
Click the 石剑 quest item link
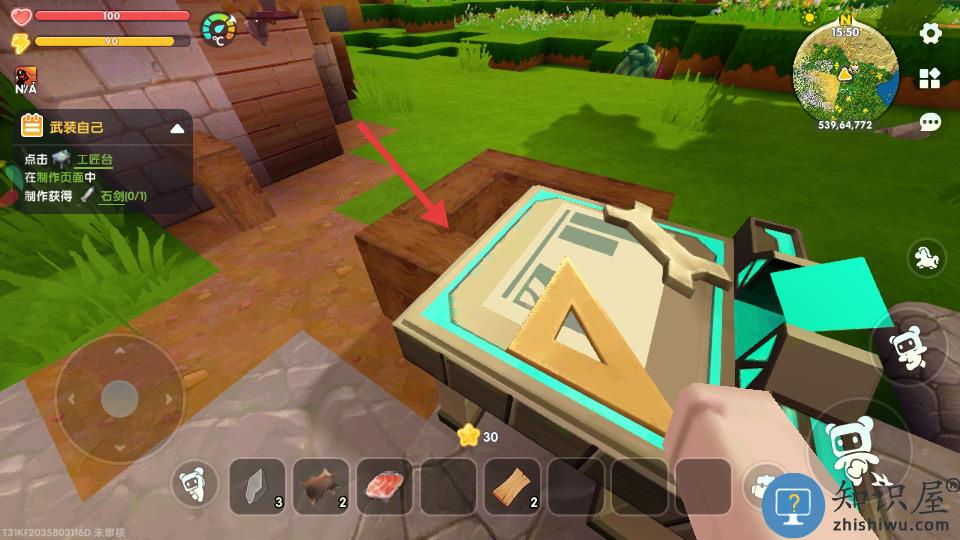pyautogui.click(x=123, y=196)
